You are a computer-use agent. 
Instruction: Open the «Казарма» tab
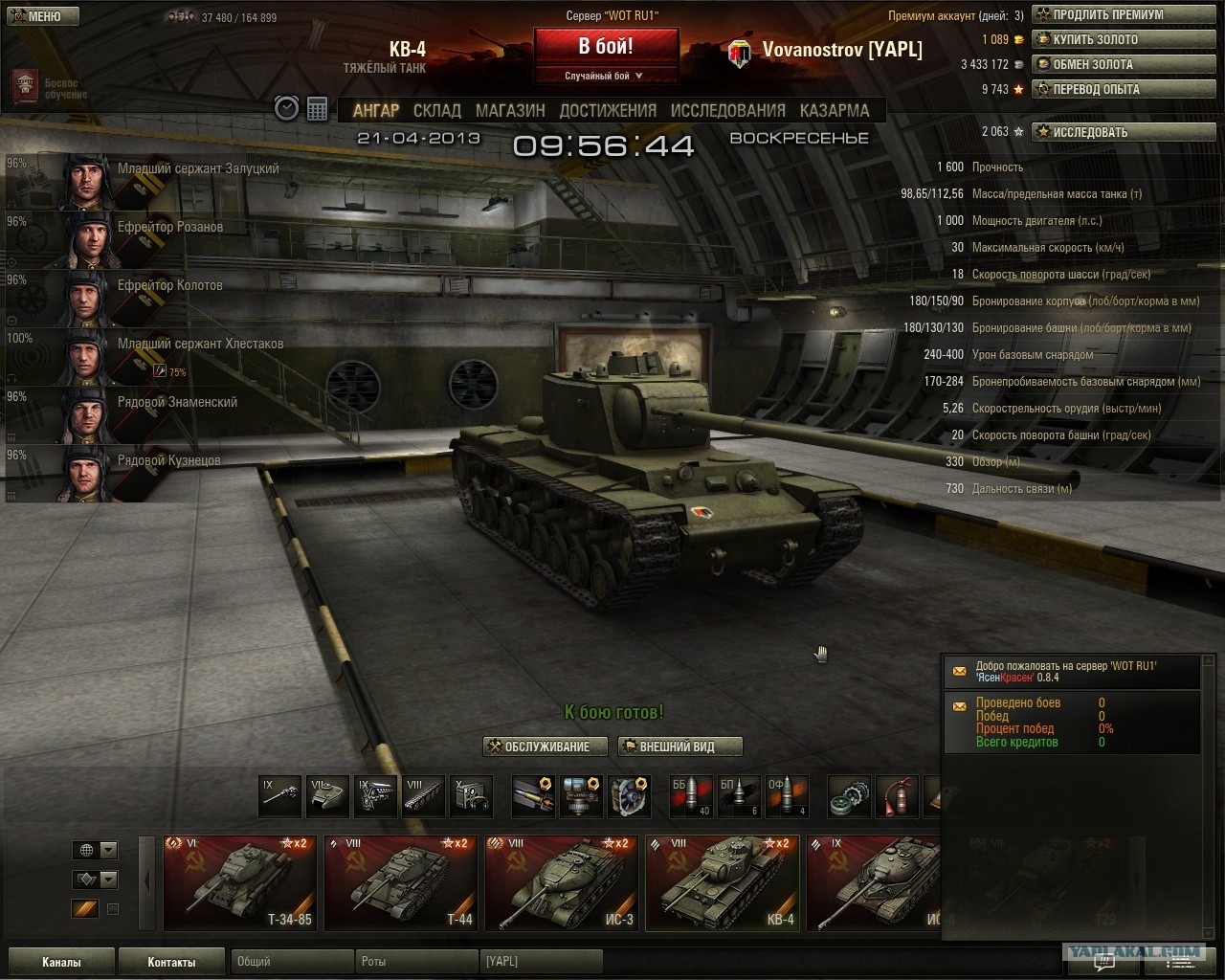point(835,110)
